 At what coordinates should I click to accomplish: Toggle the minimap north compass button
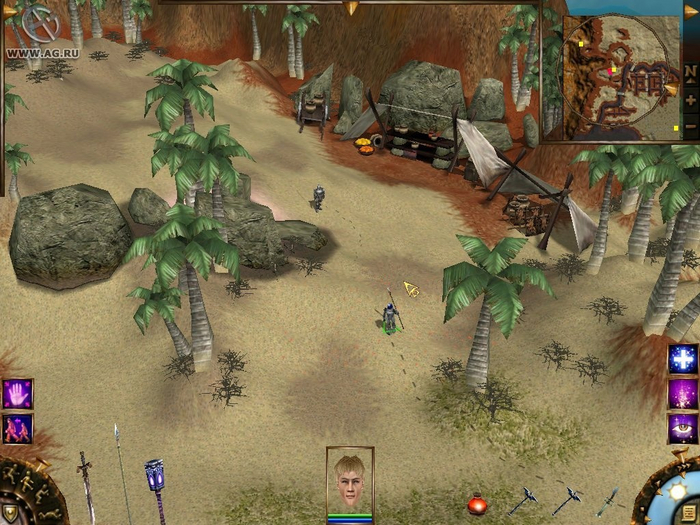690,72
